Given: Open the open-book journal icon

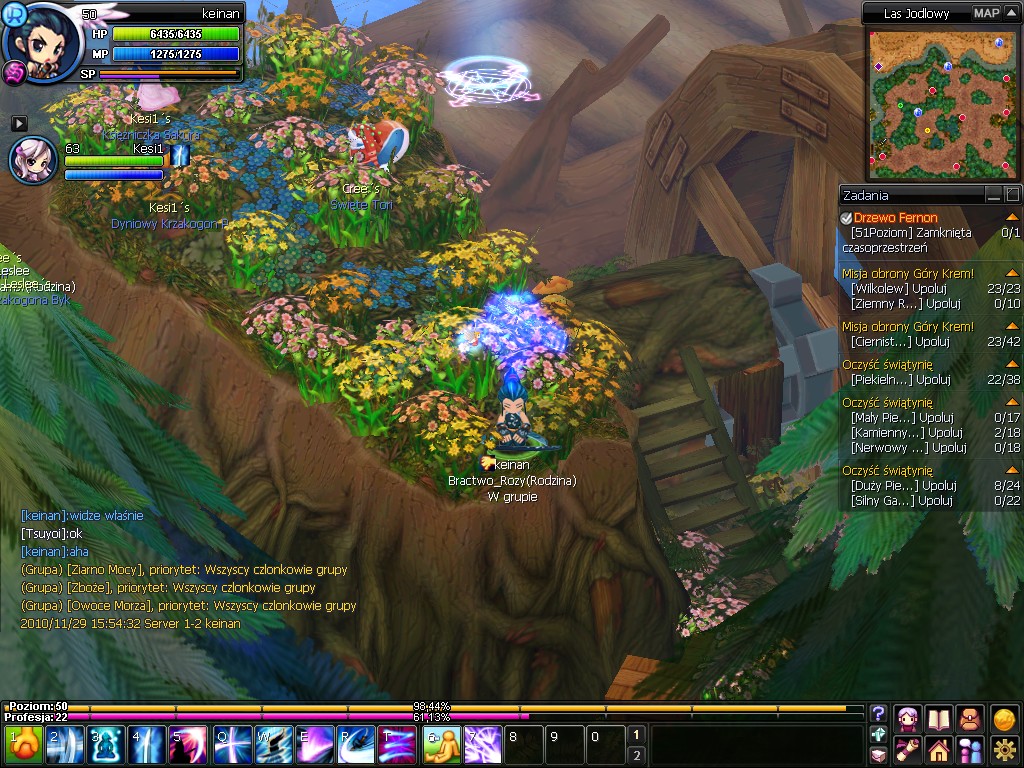Looking at the screenshot, I should point(939,718).
